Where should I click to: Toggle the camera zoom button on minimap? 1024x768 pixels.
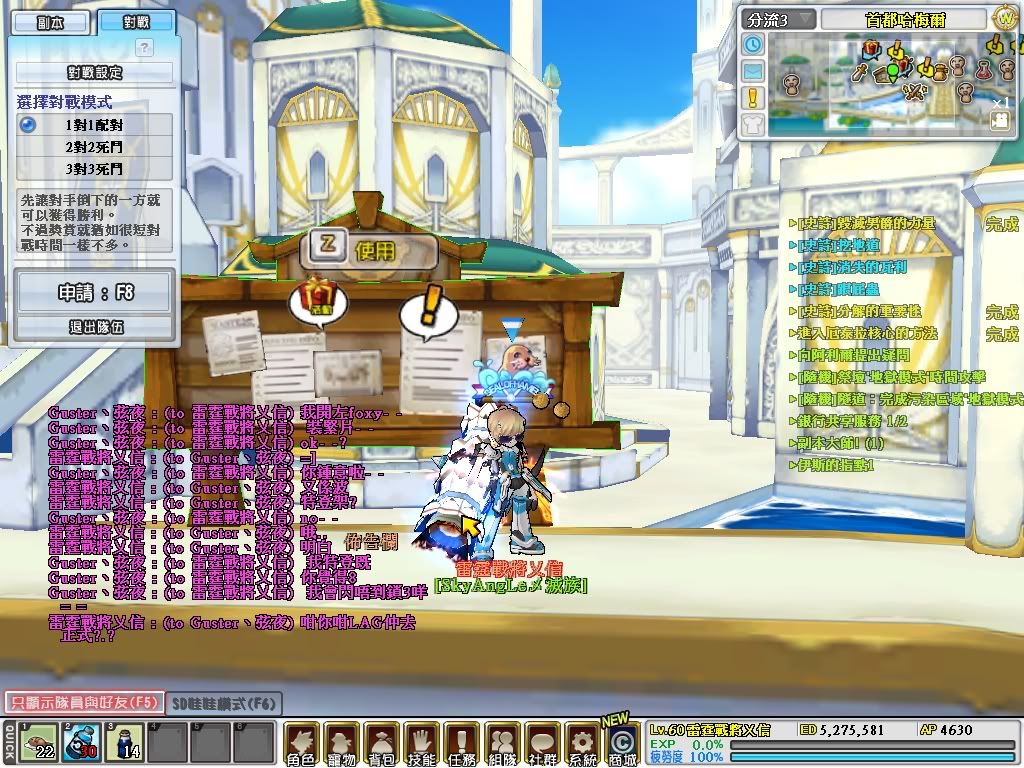(998, 120)
